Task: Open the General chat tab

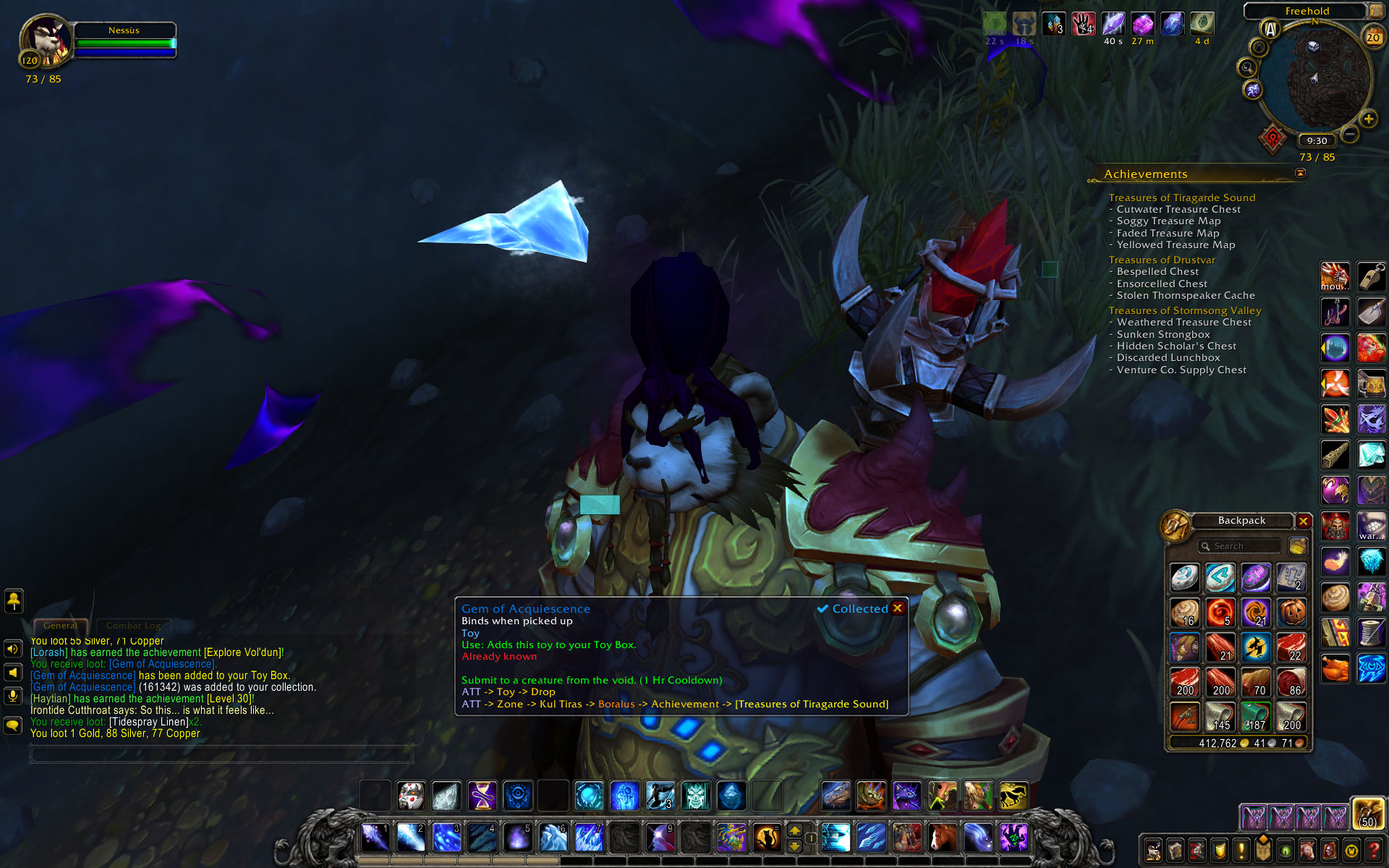Action: [x=60, y=626]
